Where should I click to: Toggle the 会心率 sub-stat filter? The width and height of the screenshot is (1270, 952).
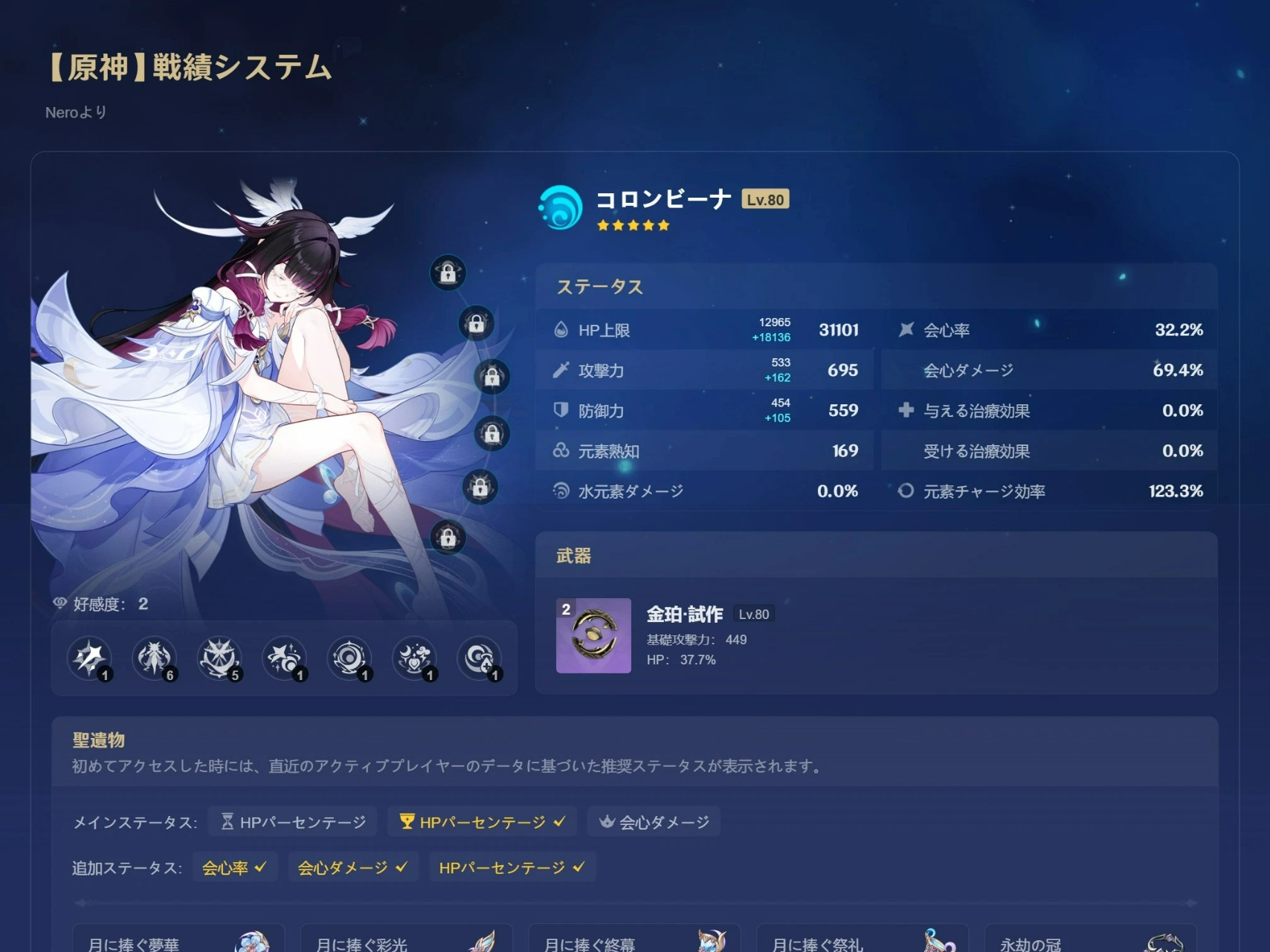click(235, 867)
